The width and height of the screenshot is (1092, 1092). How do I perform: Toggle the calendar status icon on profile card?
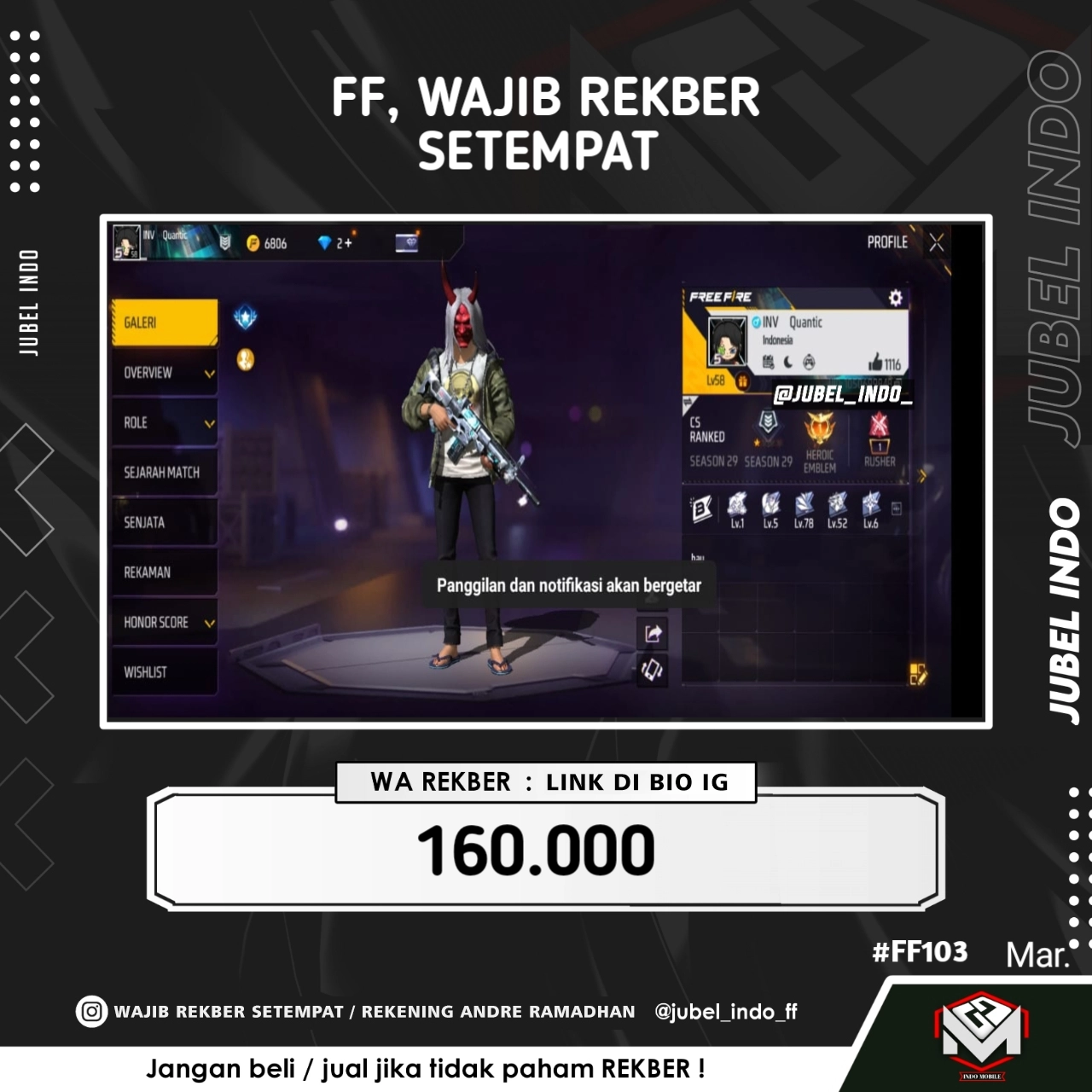pyautogui.click(x=769, y=362)
